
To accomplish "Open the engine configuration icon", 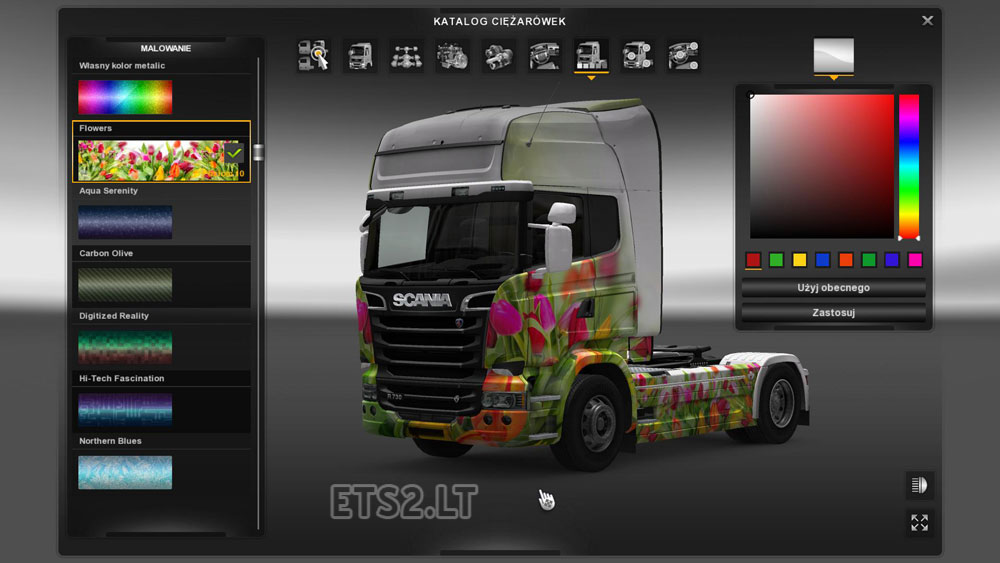I will click(x=453, y=56).
